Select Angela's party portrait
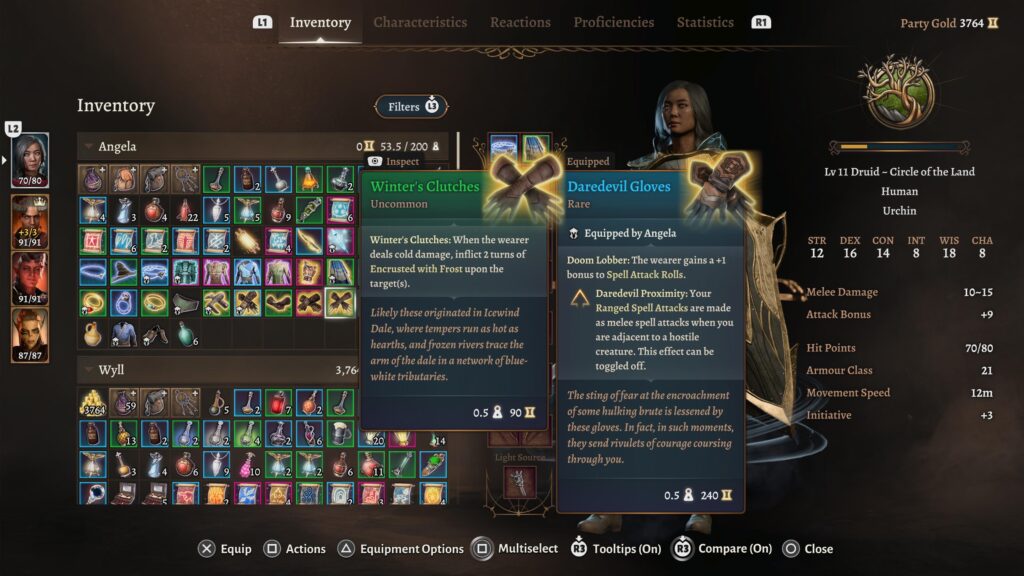The height and width of the screenshot is (576, 1024). coord(30,161)
